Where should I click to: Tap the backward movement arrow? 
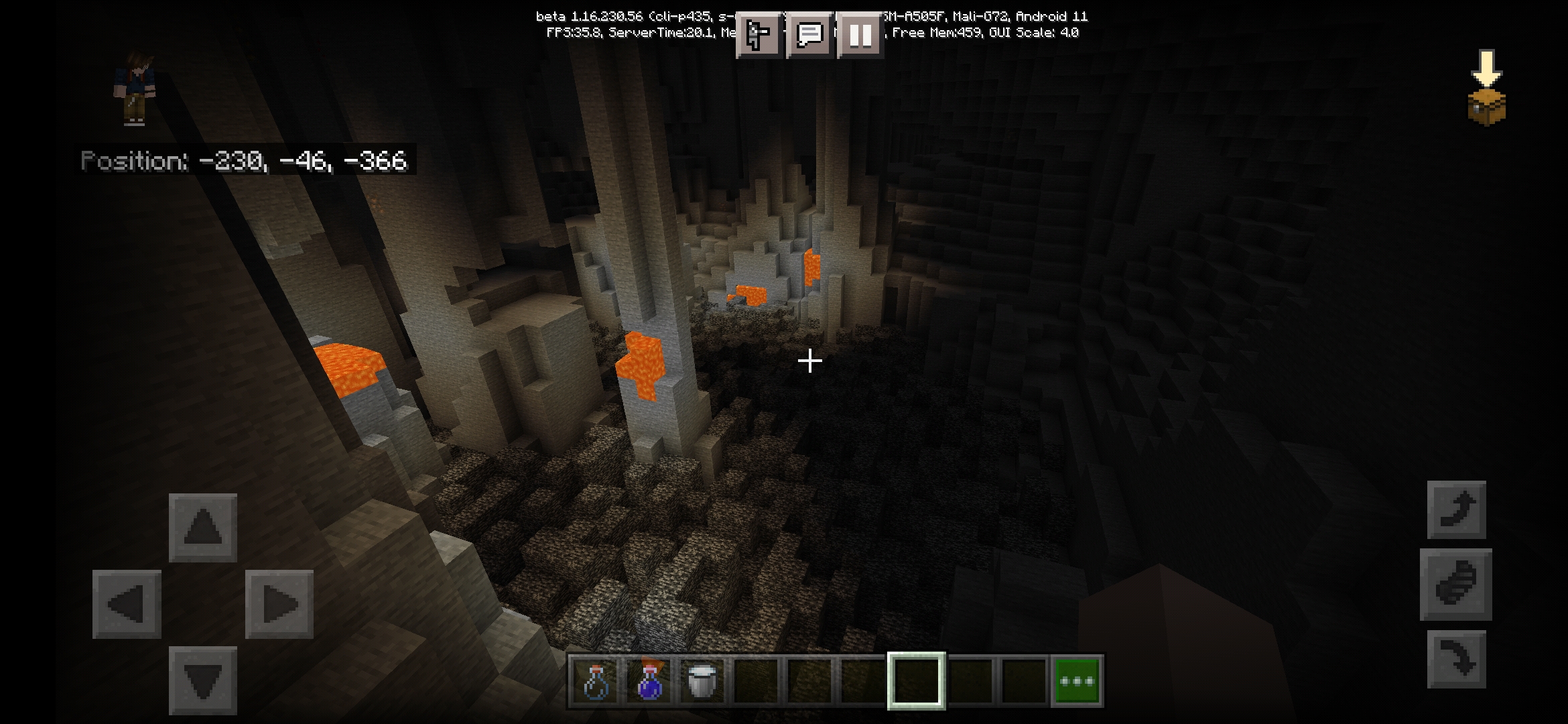coord(202,680)
